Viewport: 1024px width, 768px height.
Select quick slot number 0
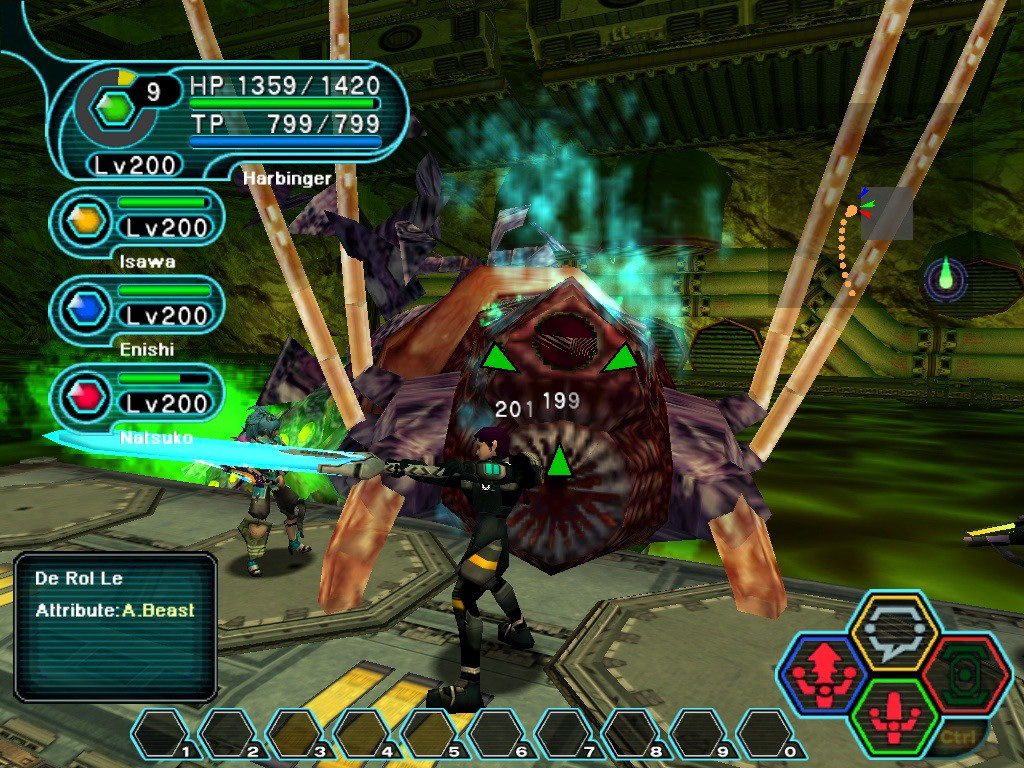tap(767, 734)
